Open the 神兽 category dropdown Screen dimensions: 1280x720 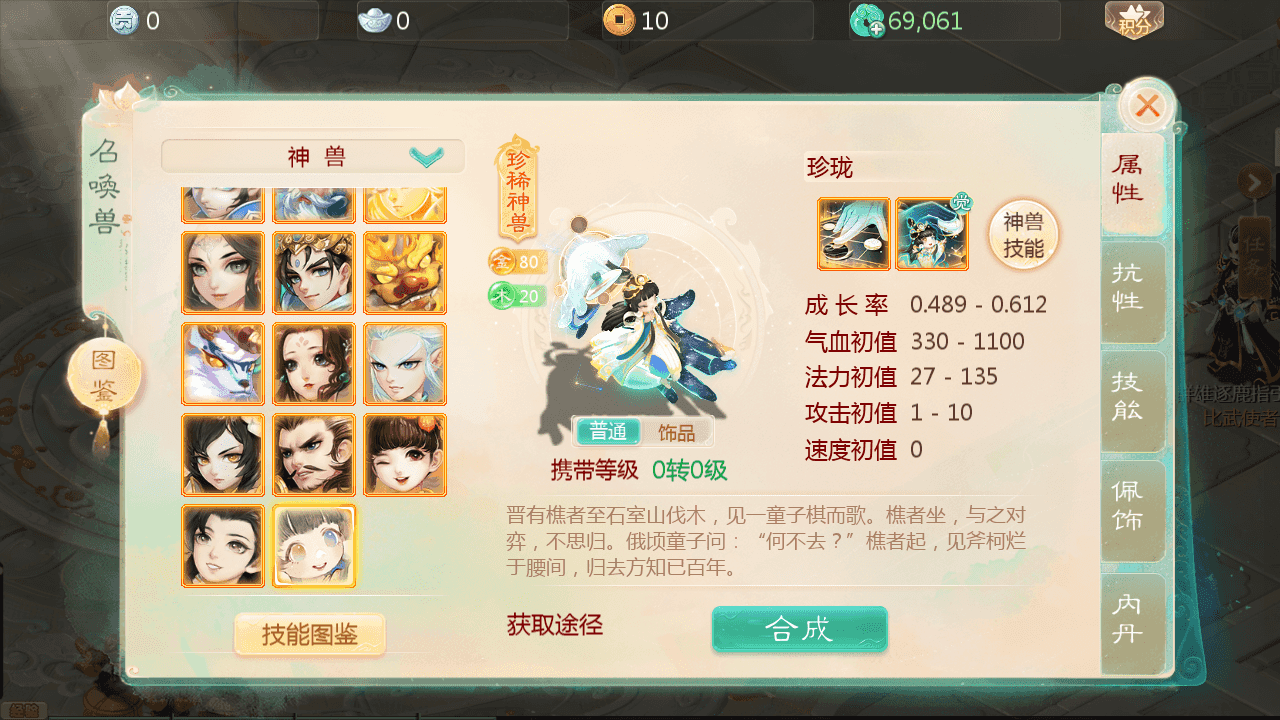point(313,156)
